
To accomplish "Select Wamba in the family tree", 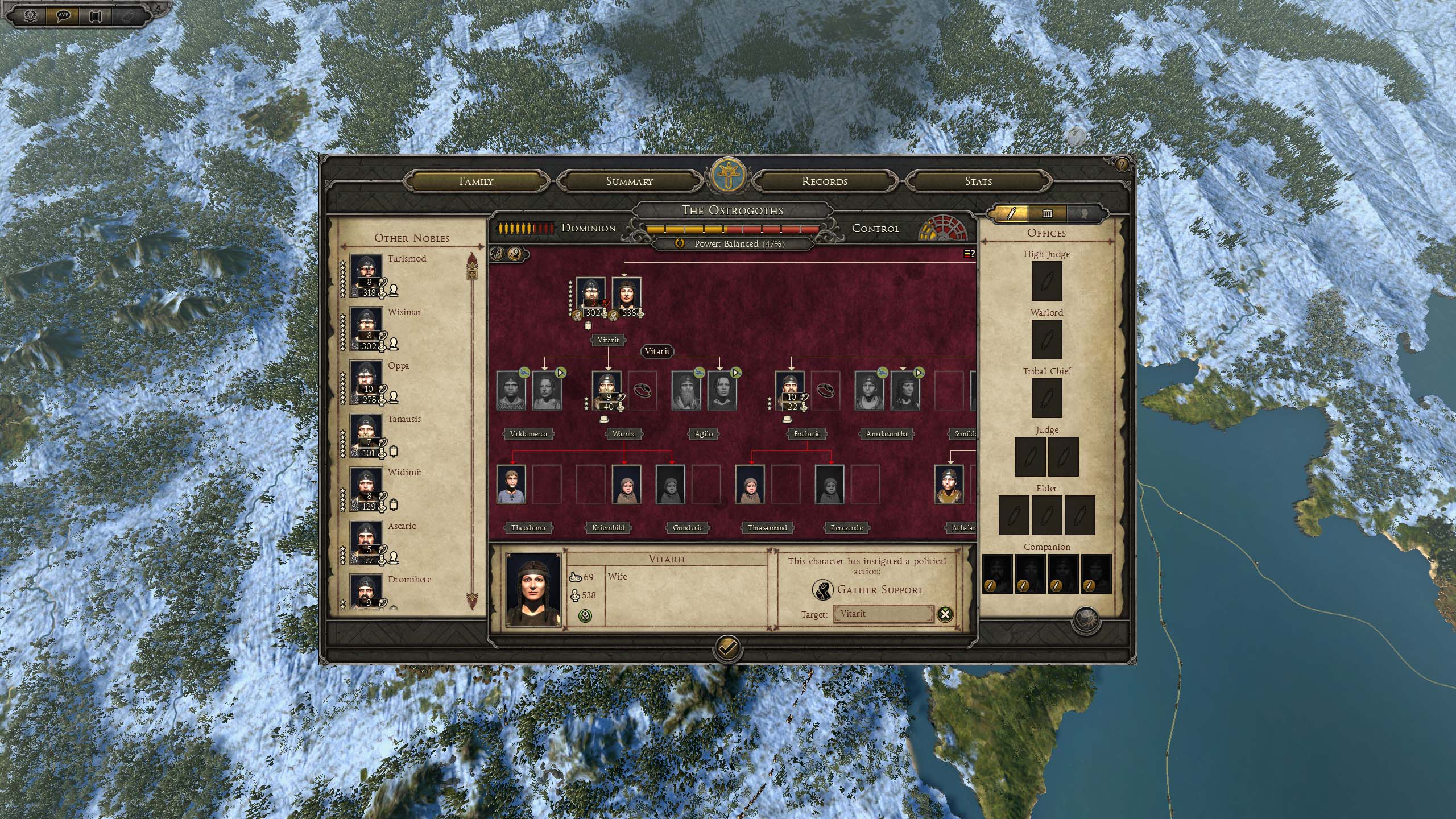I will coord(606,391).
